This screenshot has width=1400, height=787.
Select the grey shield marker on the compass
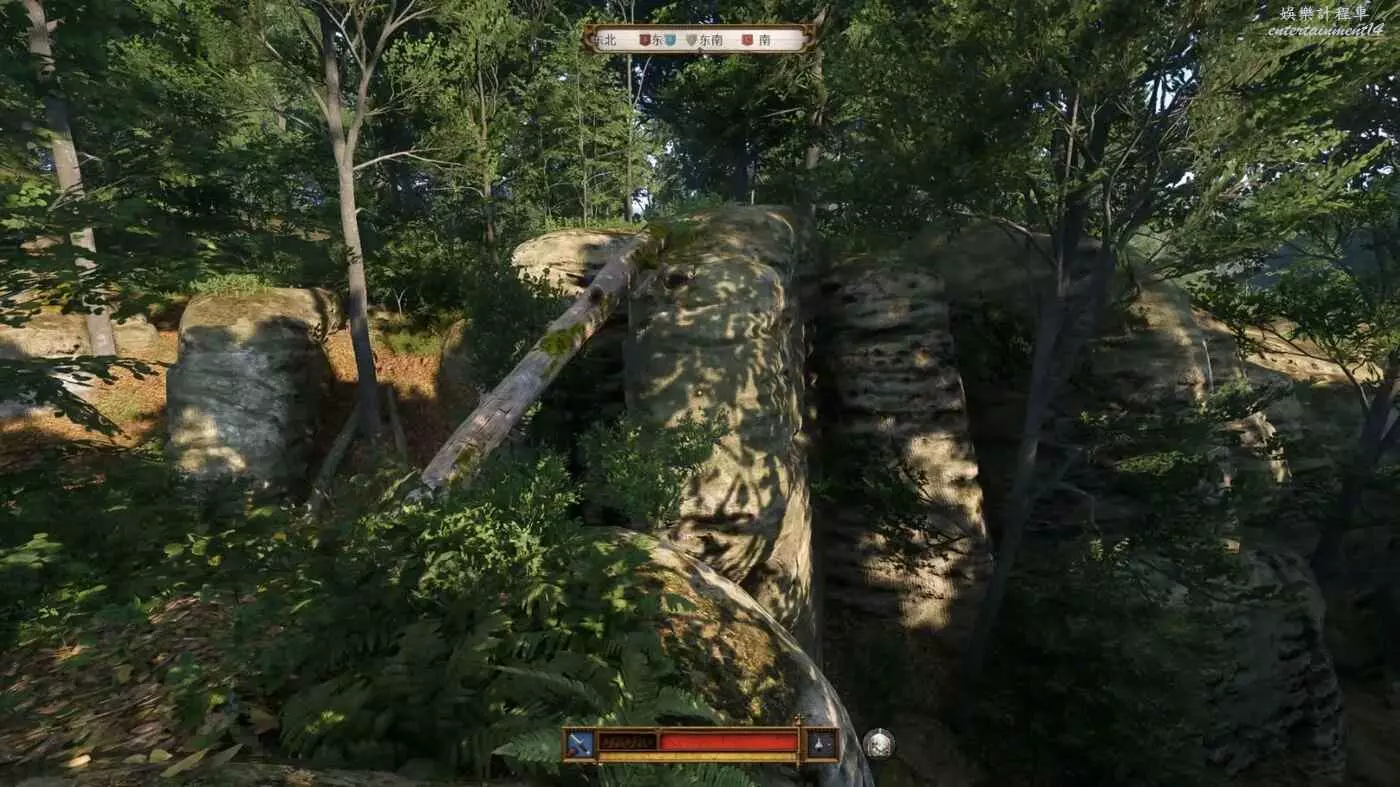[690, 40]
